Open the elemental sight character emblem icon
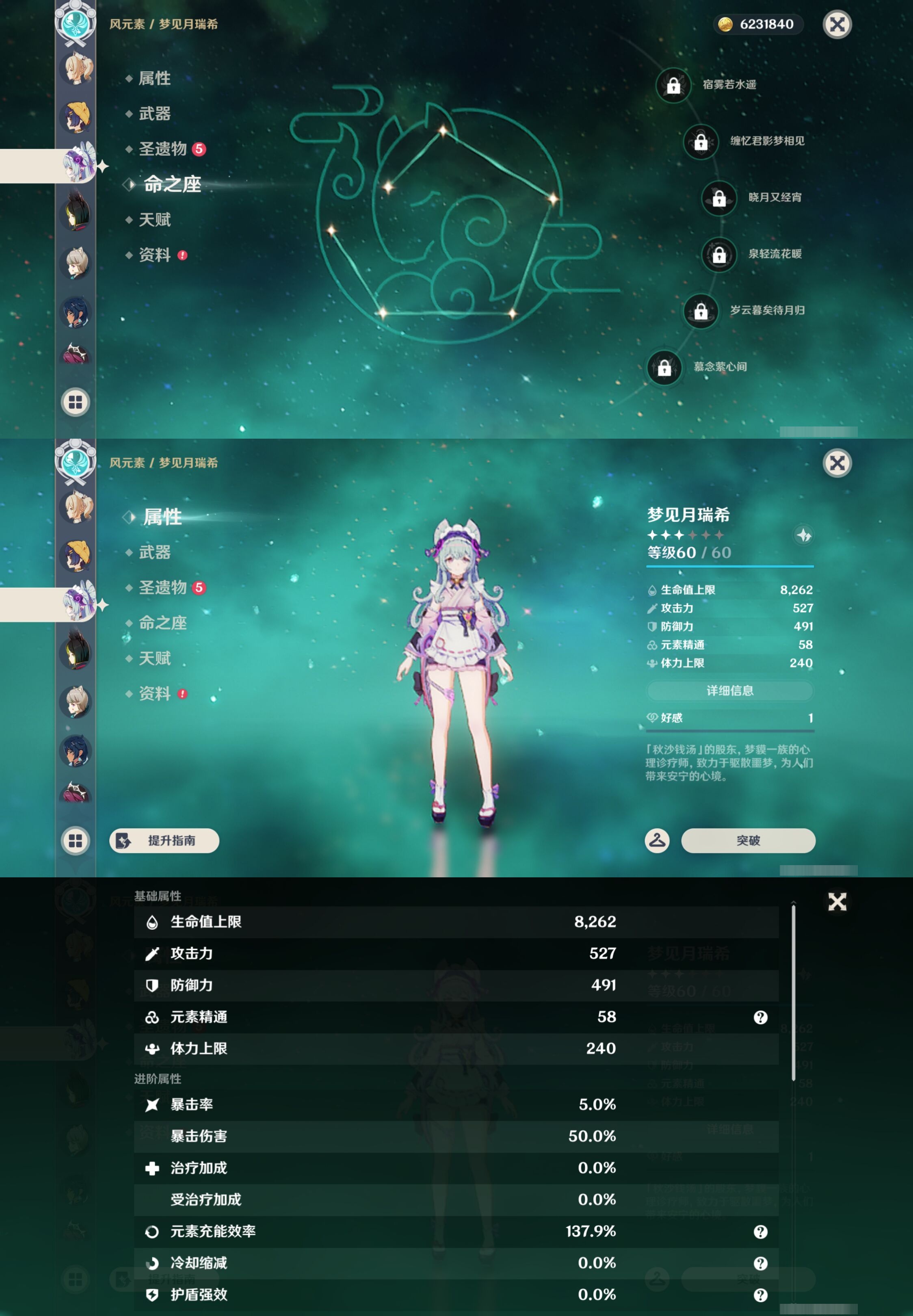Image resolution: width=913 pixels, height=1316 pixels. point(75,24)
